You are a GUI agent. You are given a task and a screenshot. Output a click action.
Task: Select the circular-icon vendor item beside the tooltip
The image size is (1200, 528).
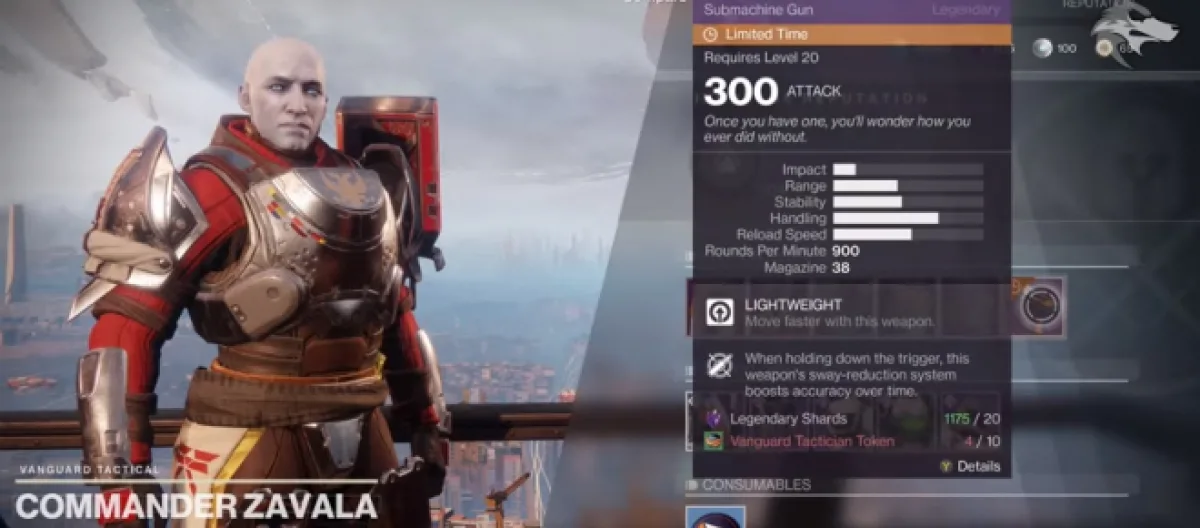pyautogui.click(x=1041, y=308)
